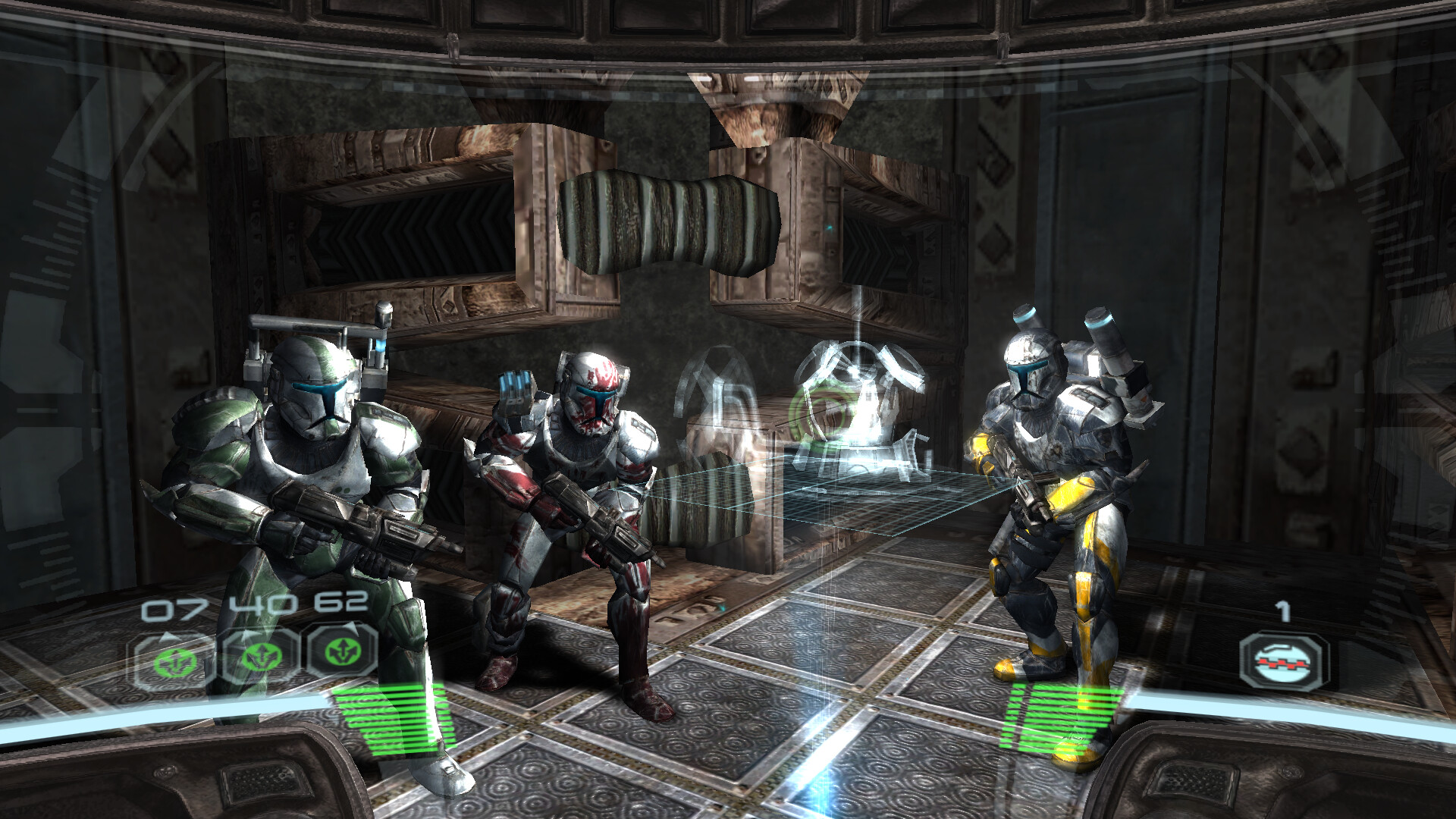This screenshot has height=819, width=1456.
Task: Select squad member 07 status icon
Action: pyautogui.click(x=173, y=660)
